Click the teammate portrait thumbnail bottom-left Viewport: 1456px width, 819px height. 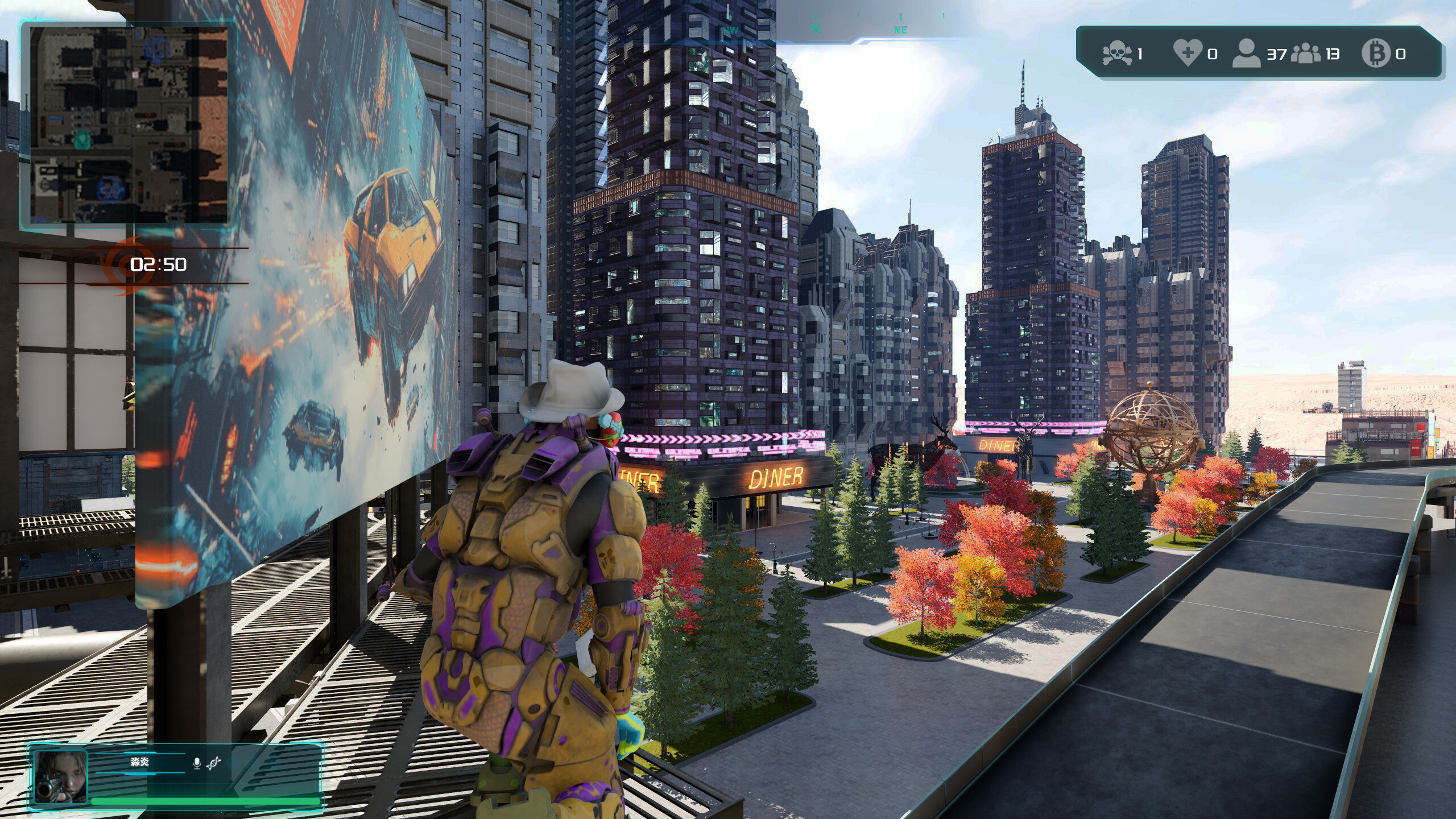tap(61, 776)
